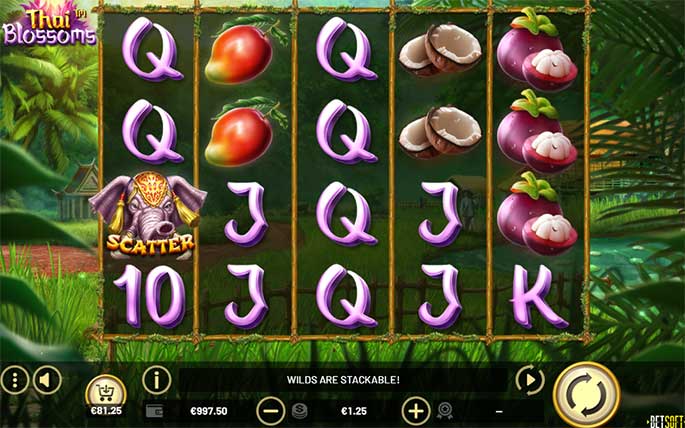Viewport: 685px width, 428px height.
Task: Toggle the sound speaker button
Action: tap(47, 380)
